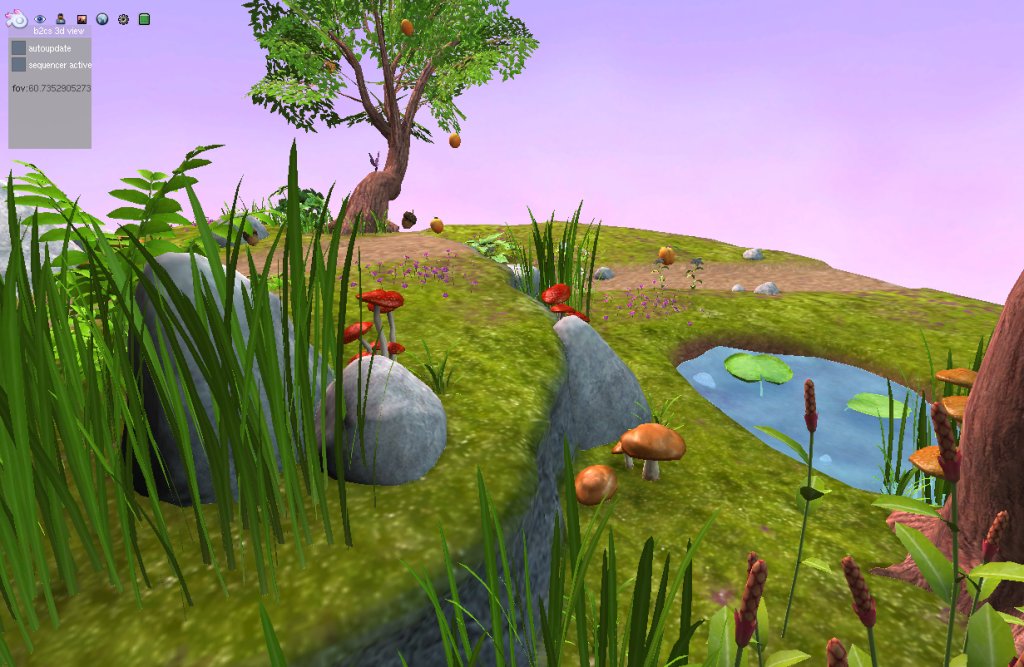Screen dimensions: 1024x667
Task: Open the globe world icon
Action: pos(102,19)
